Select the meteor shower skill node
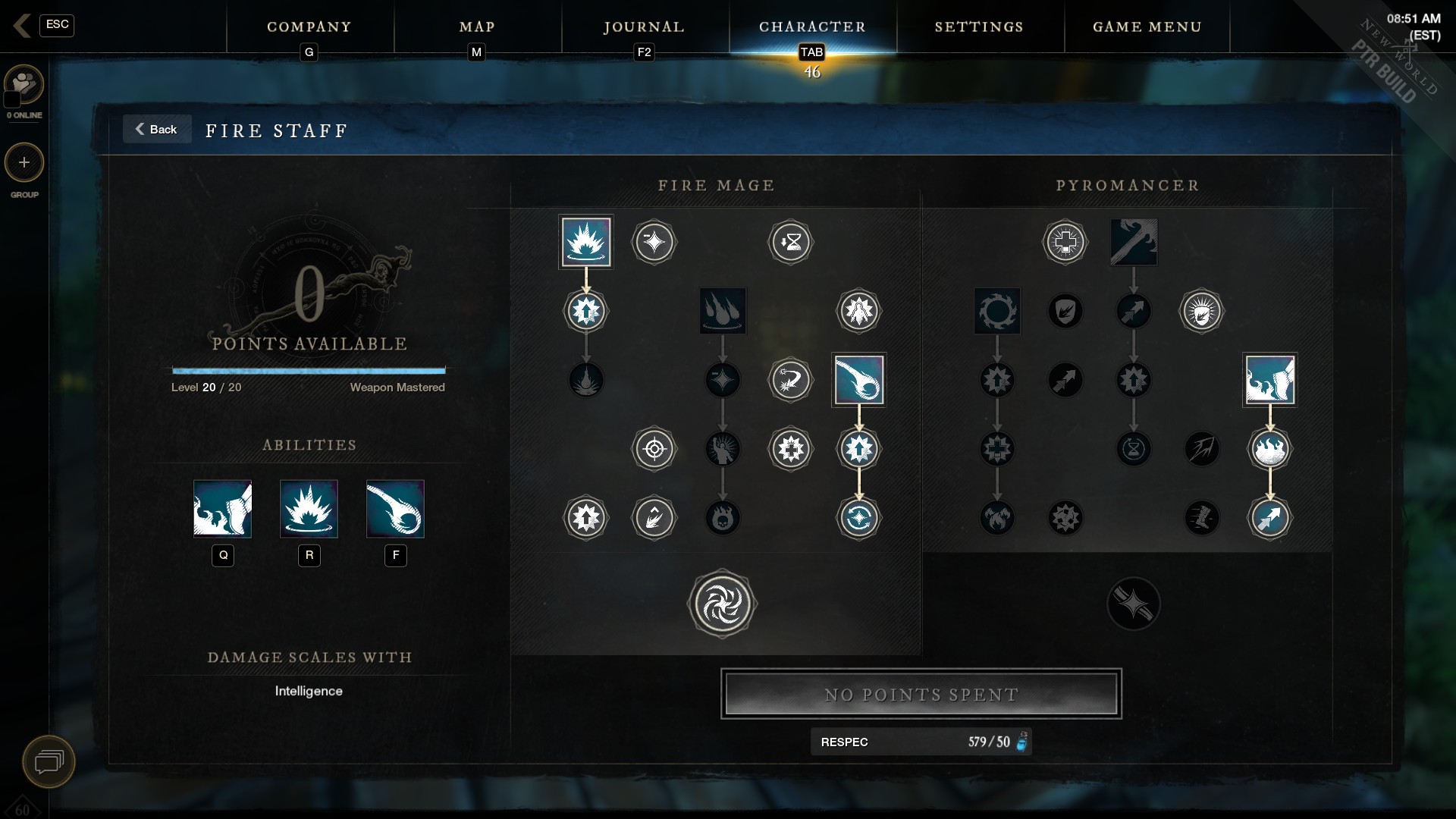This screenshot has width=1456, height=819. click(x=722, y=311)
